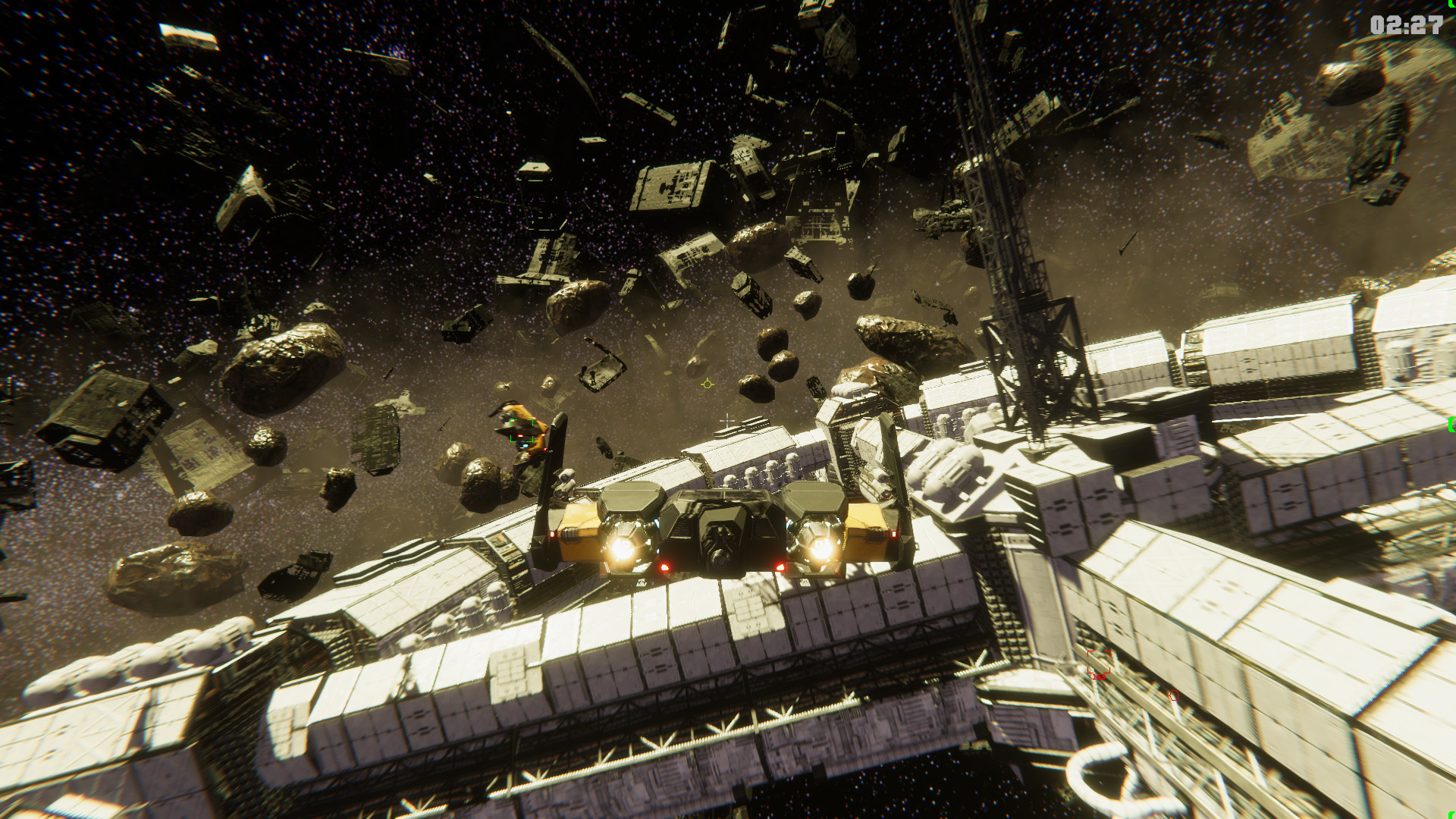Click the small red hexagon HUD marker
The height and width of the screenshot is (819, 1456).
click(x=1174, y=695)
